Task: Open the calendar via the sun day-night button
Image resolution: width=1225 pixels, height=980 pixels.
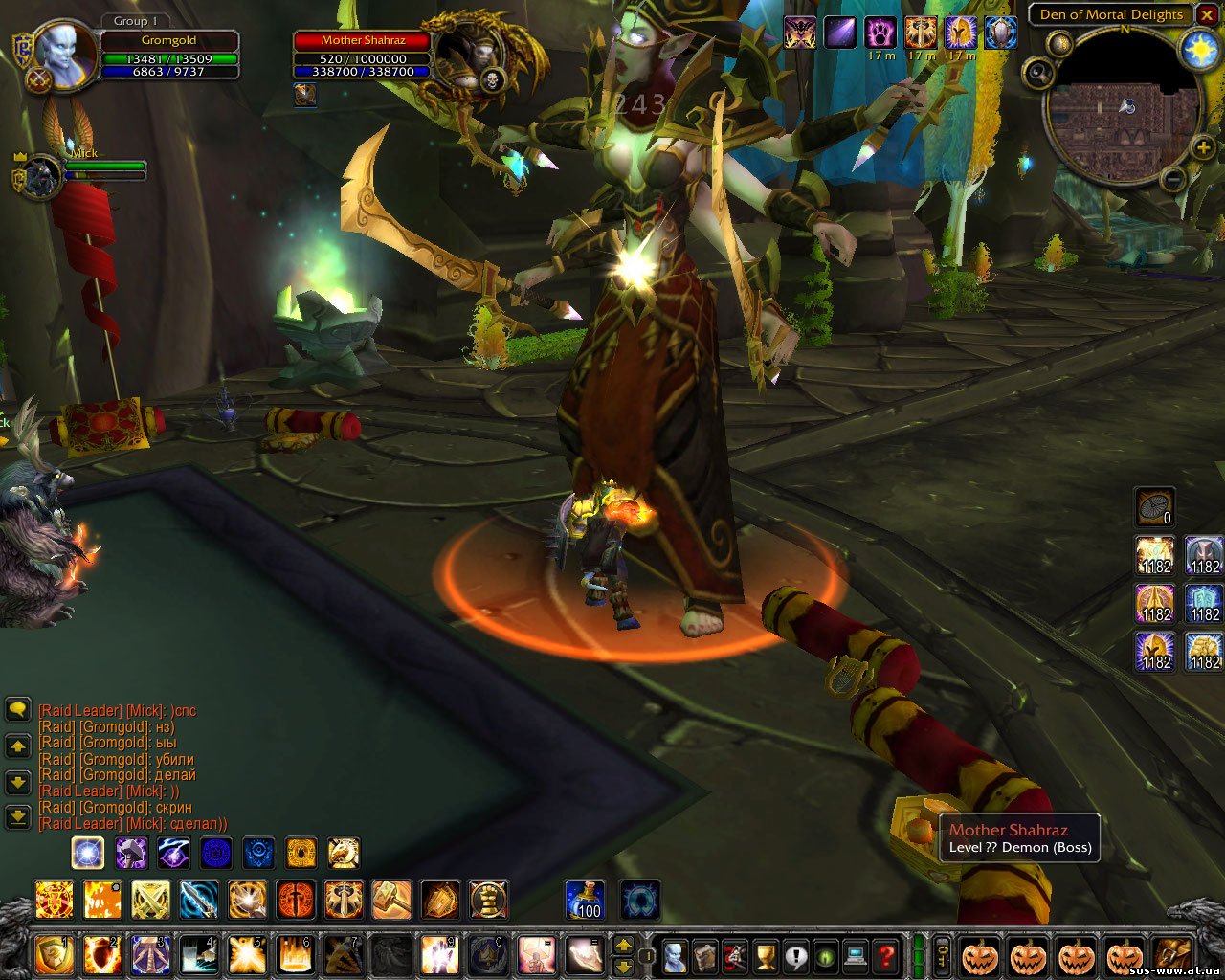Action: (1200, 50)
